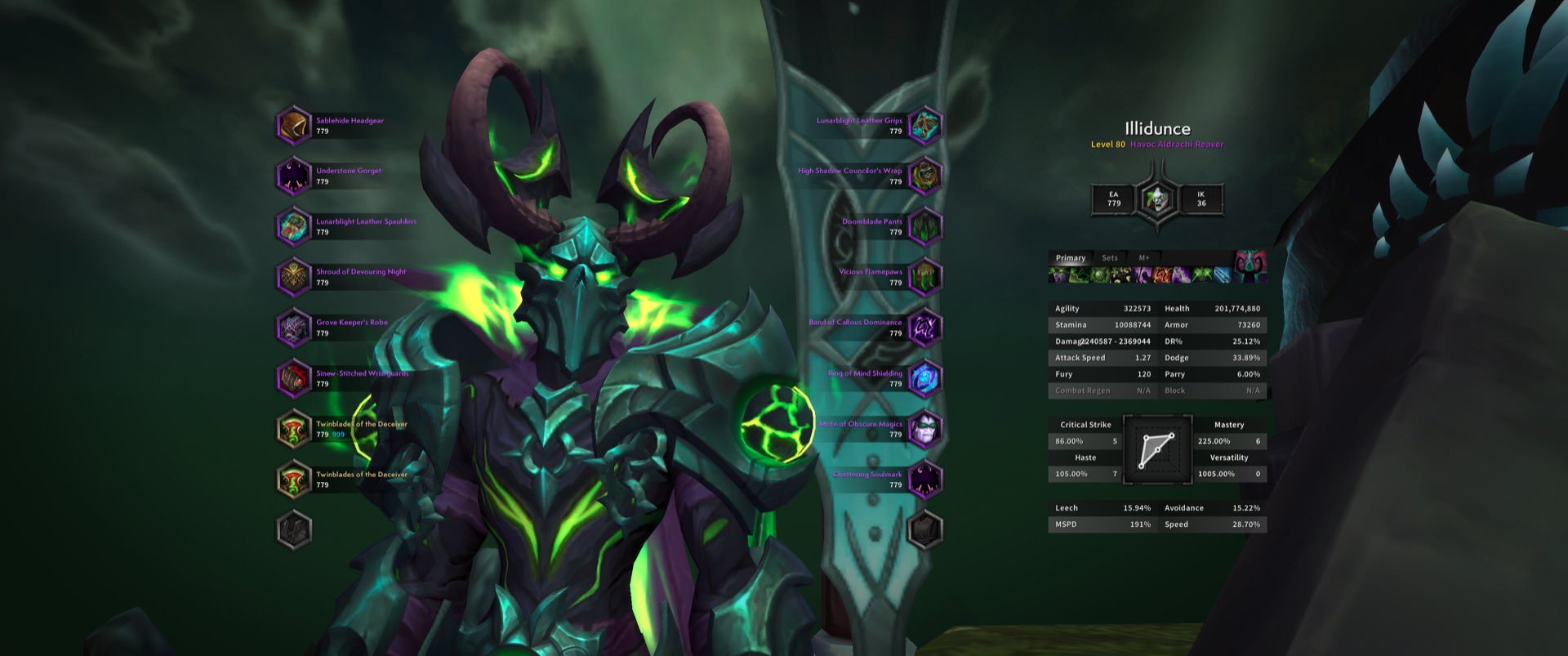This screenshot has width=1568, height=656.
Task: Select the Lunarblight Leather Grips slot
Action: click(x=924, y=126)
